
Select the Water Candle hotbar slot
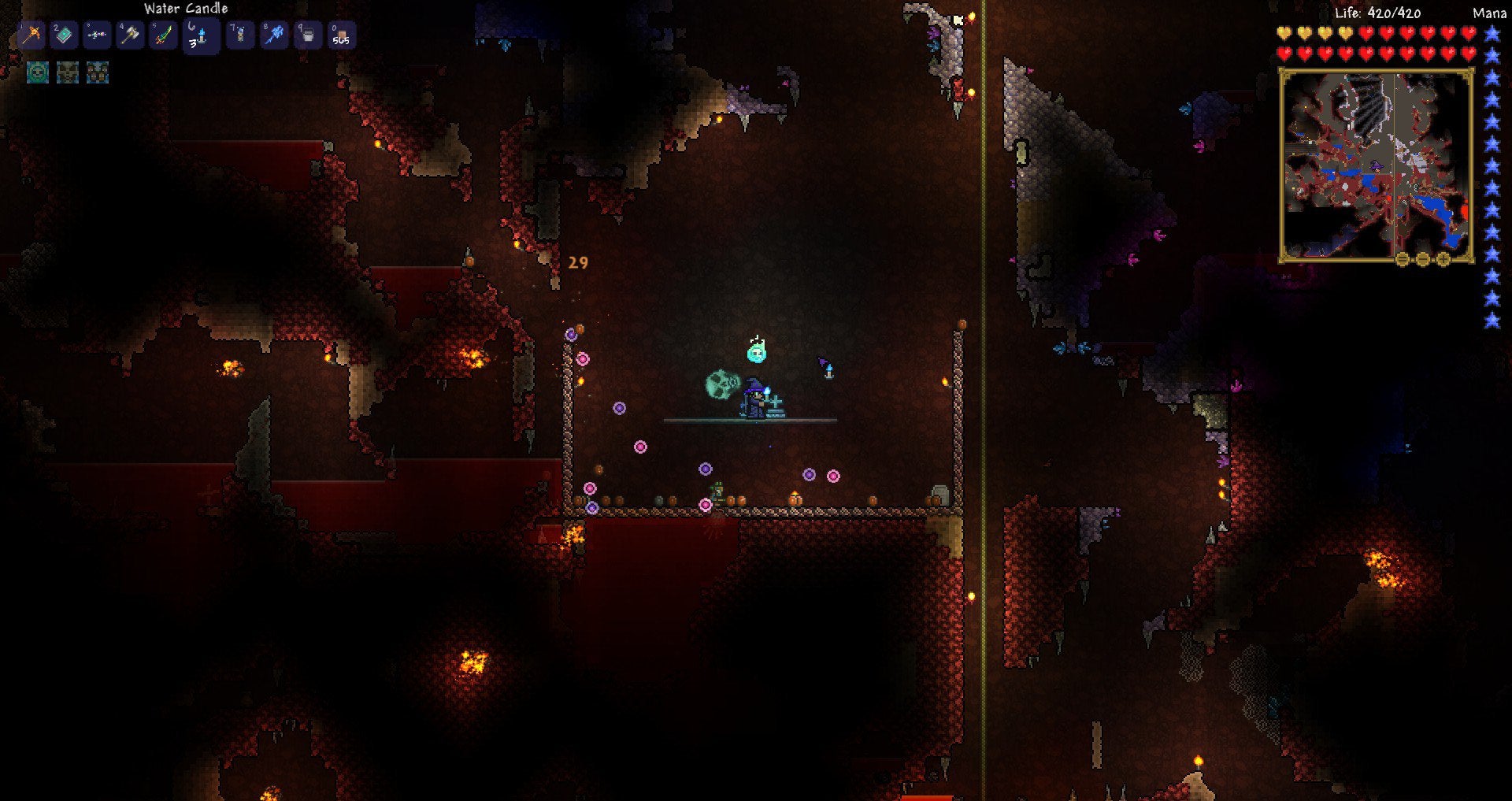[198, 36]
